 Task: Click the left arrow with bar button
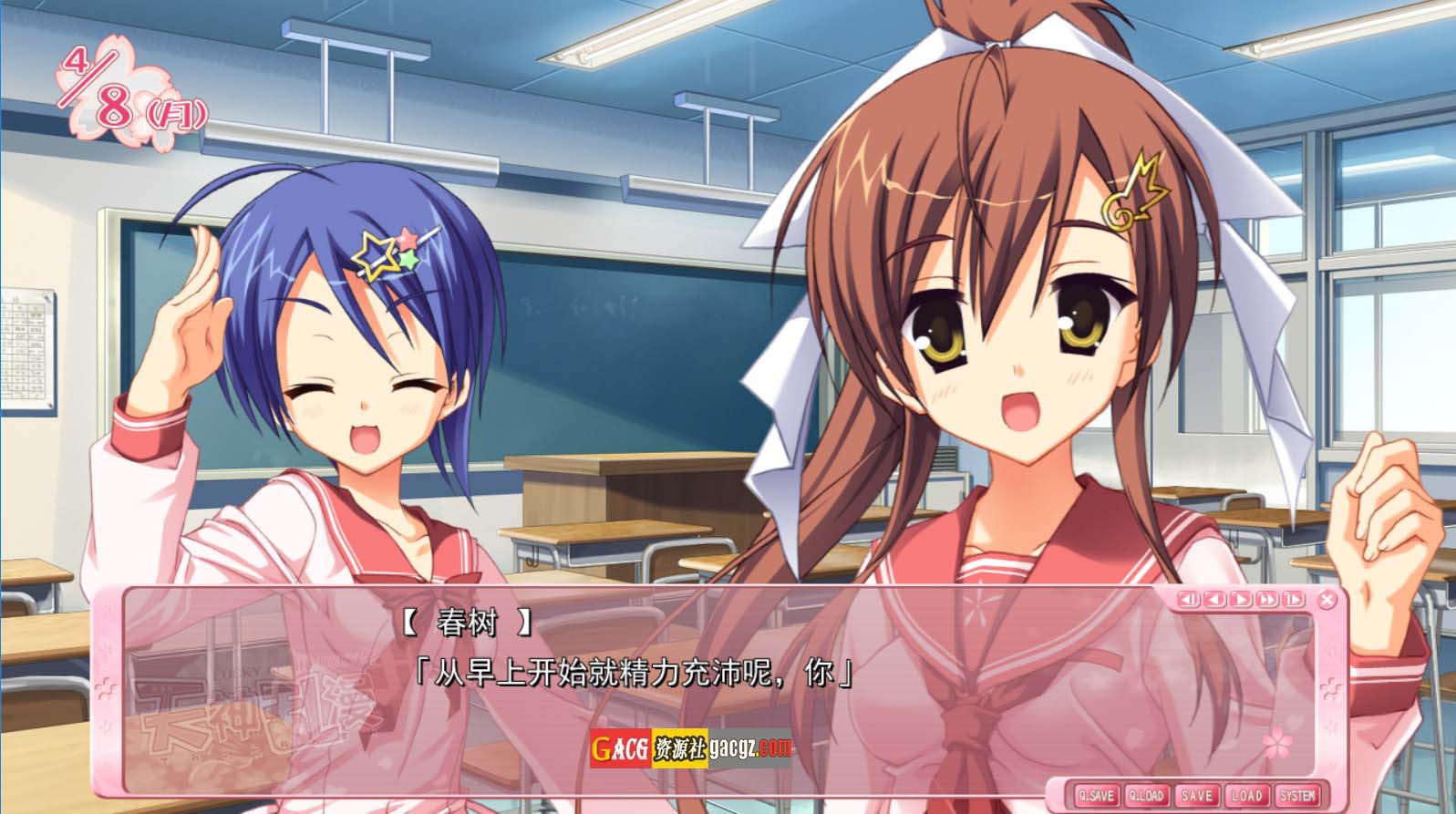pyautogui.click(x=1188, y=599)
